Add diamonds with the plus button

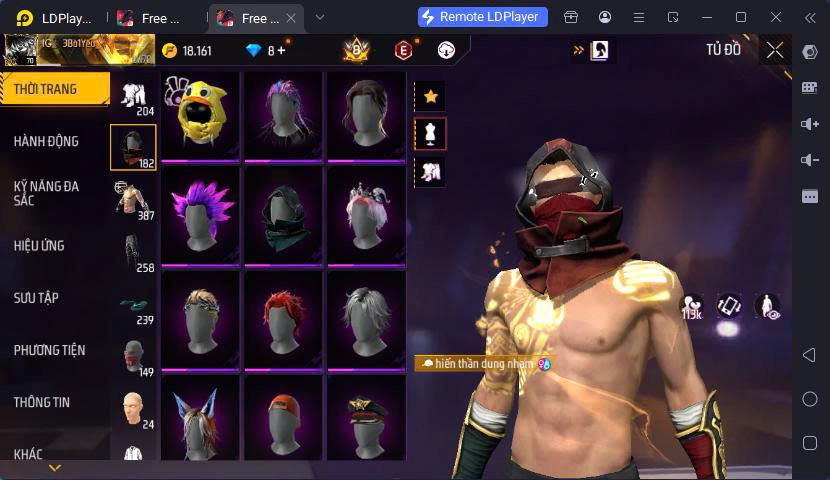pyautogui.click(x=282, y=50)
